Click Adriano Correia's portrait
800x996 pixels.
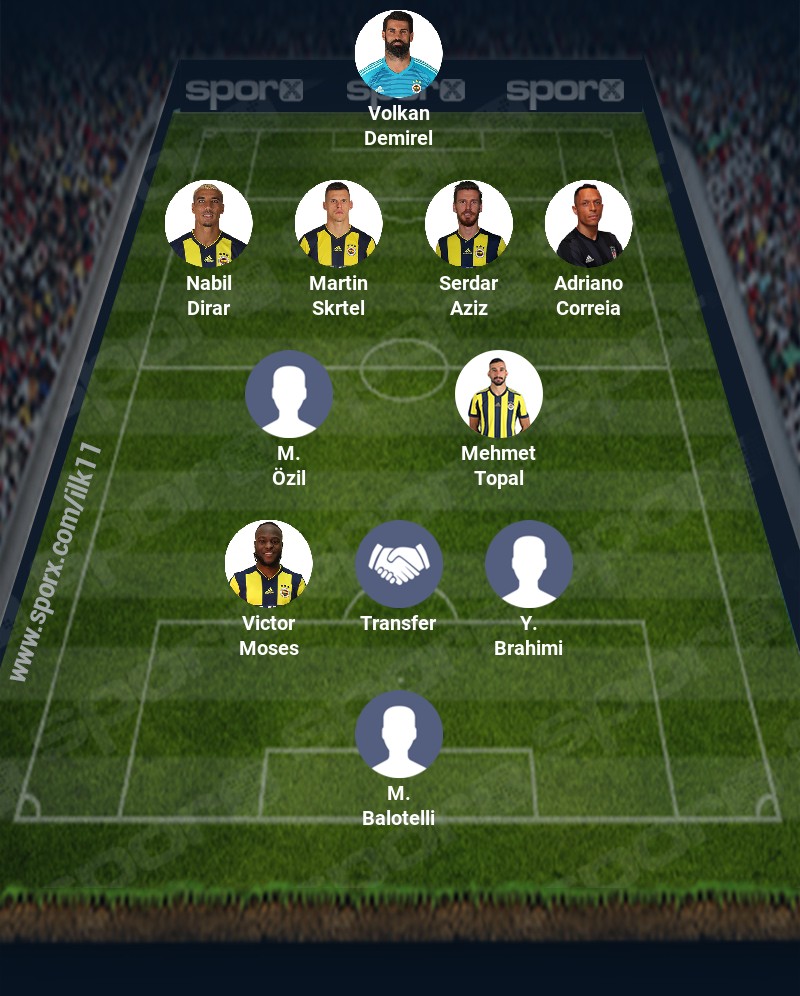pyautogui.click(x=588, y=224)
